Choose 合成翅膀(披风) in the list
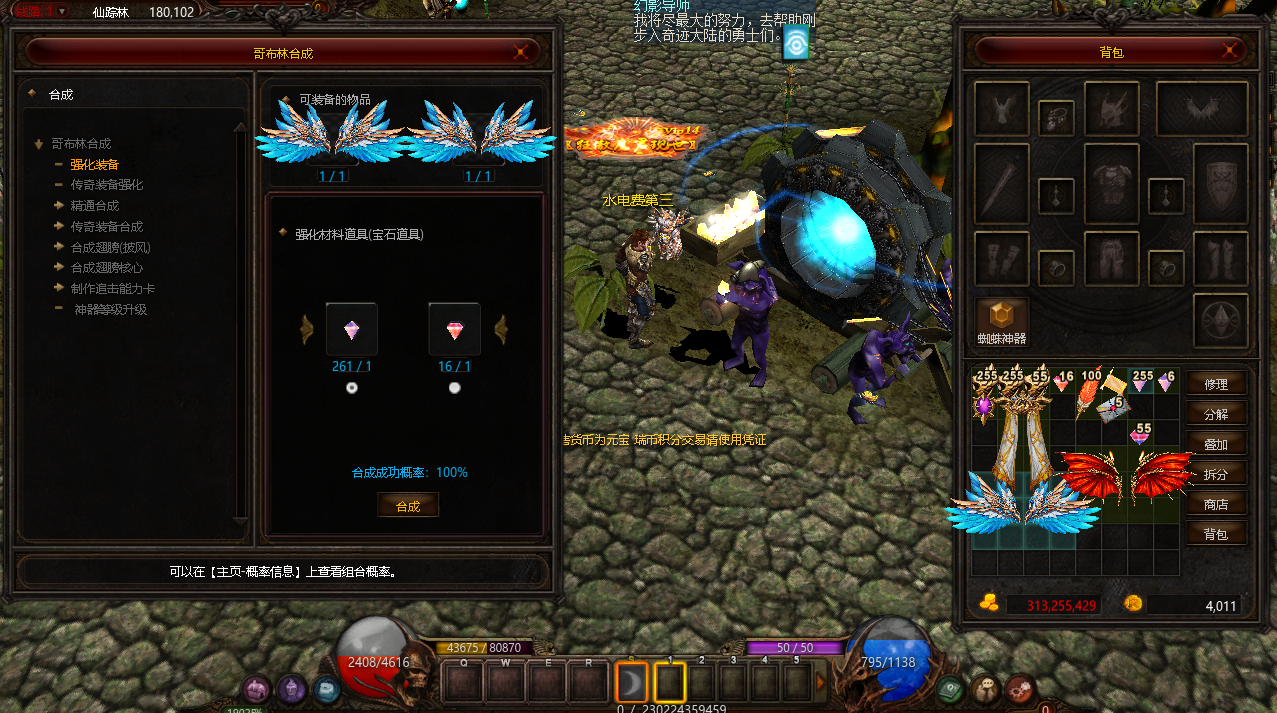 [x=110, y=247]
